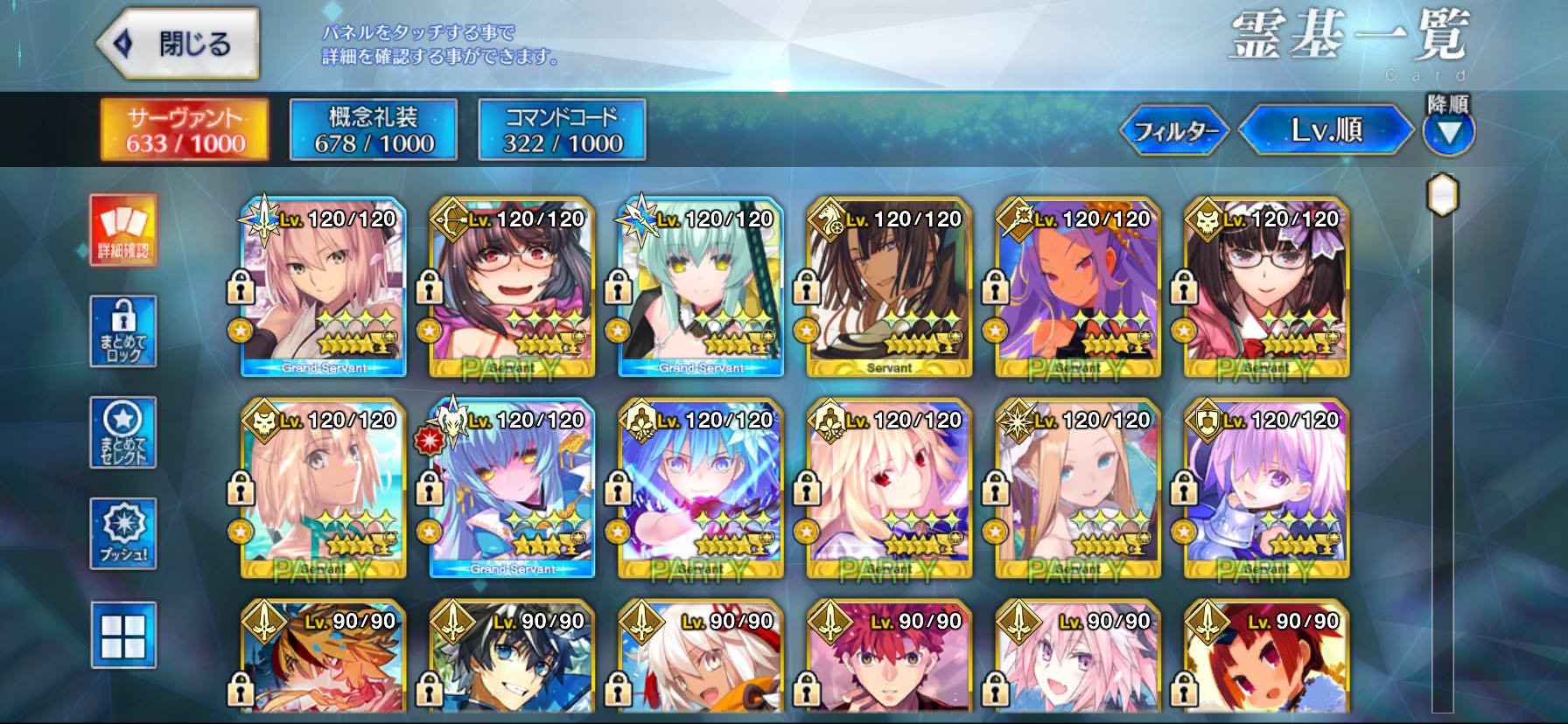The height and width of the screenshot is (724, 1568).
Task: Grab the list scrollbar handle
Action: tap(1442, 194)
